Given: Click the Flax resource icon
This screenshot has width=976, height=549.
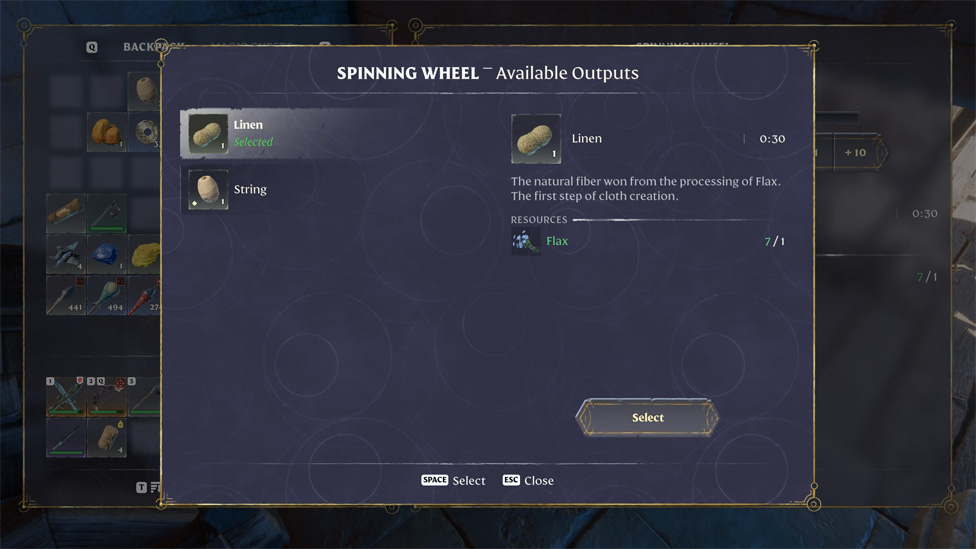Looking at the screenshot, I should coord(525,241).
